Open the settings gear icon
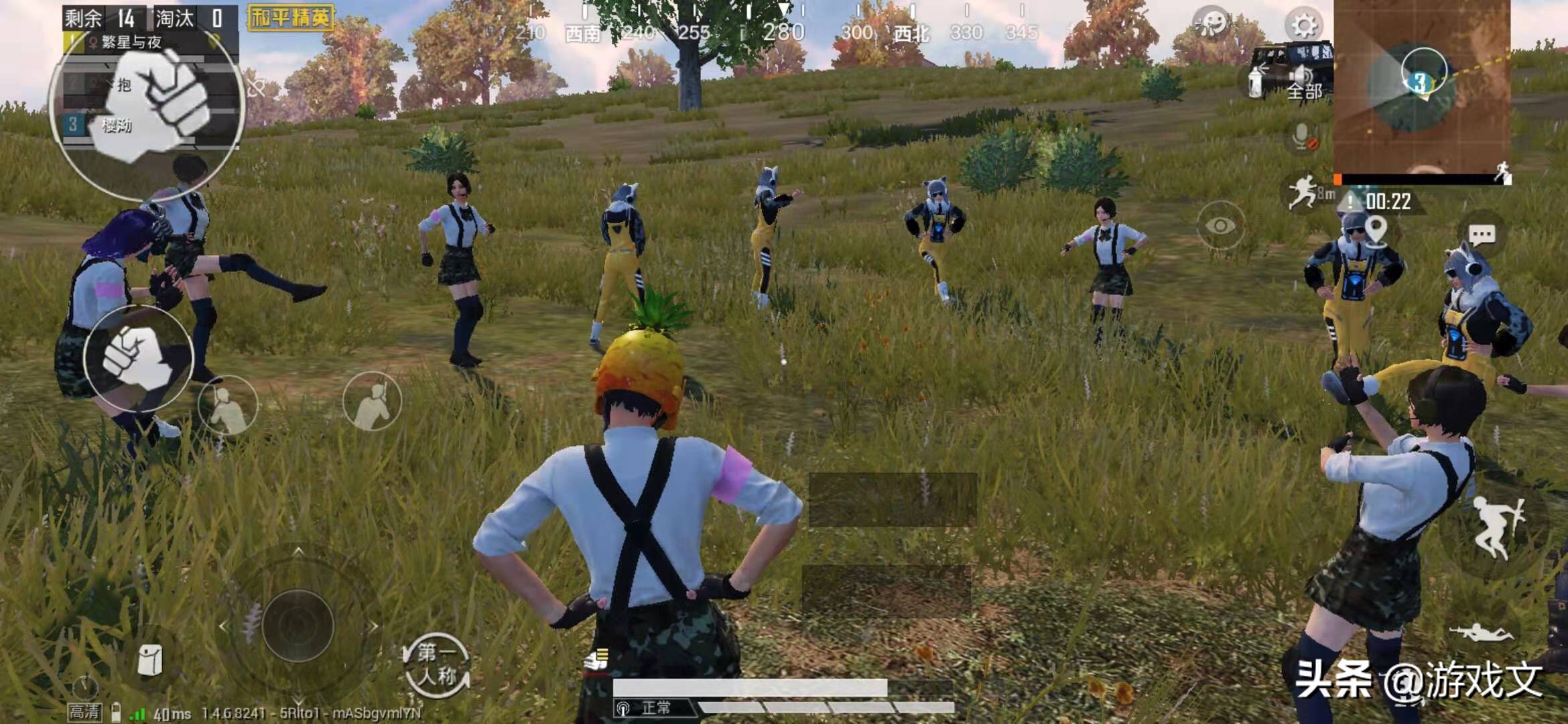 (1303, 25)
